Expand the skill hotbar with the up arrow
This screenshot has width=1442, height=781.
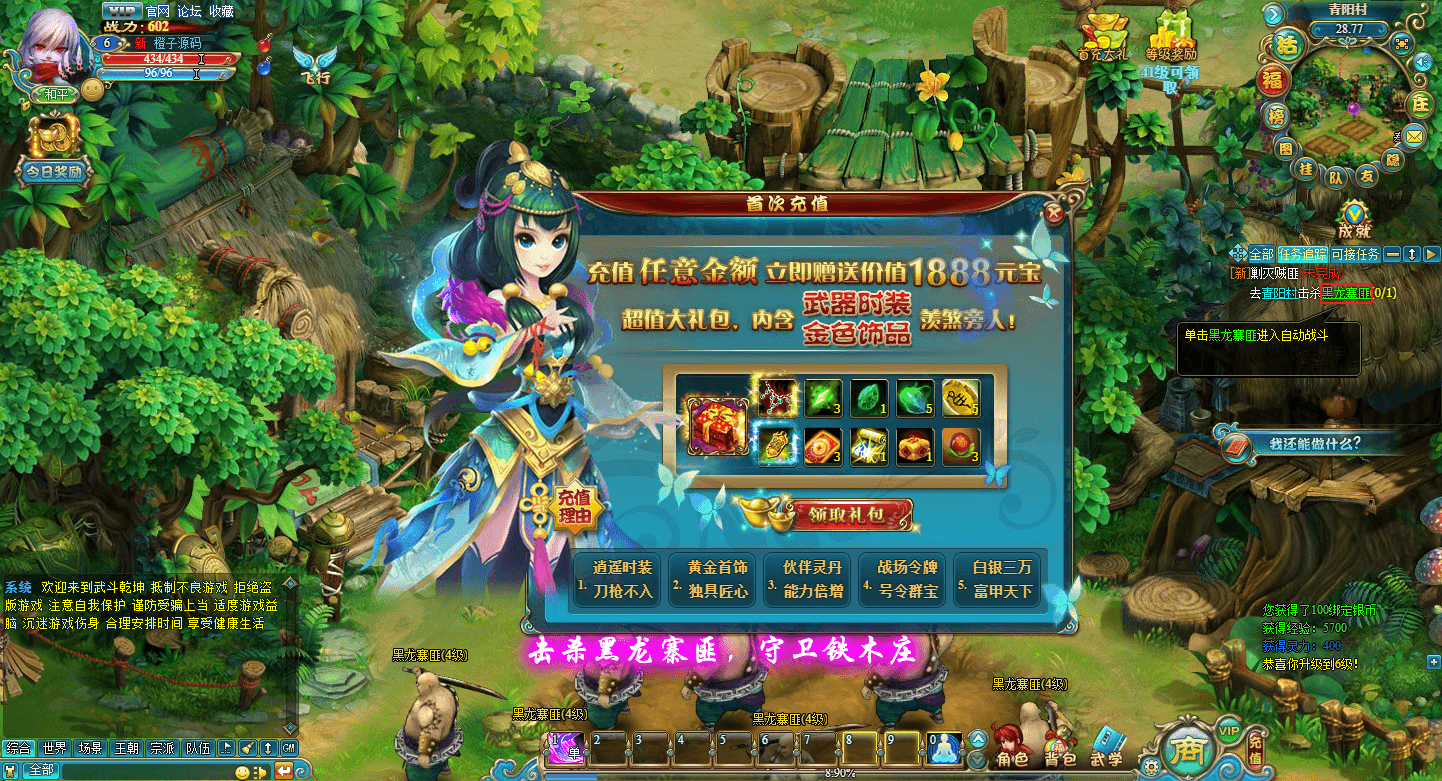(x=978, y=737)
